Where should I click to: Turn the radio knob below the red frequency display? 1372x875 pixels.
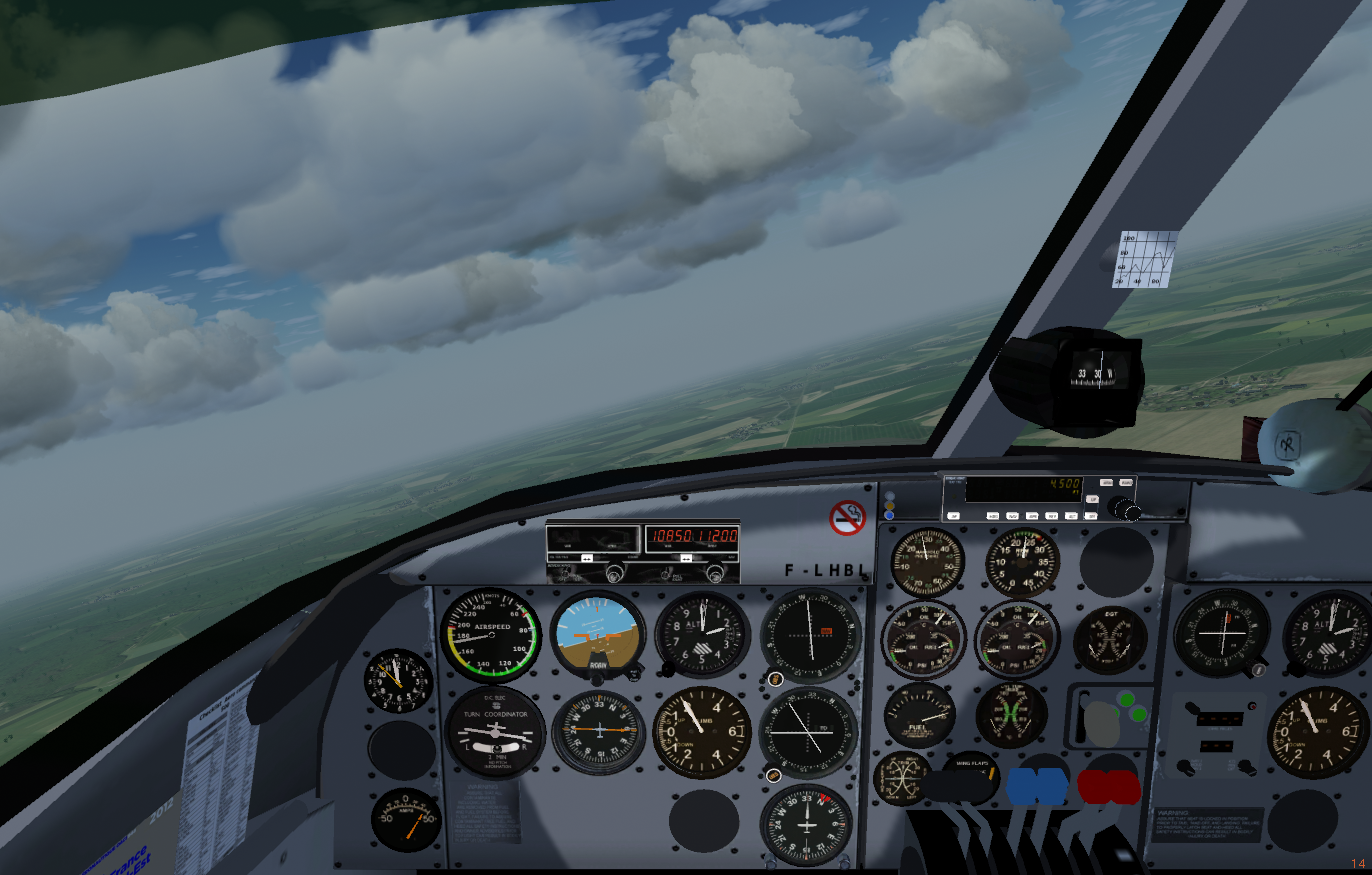tap(716, 573)
